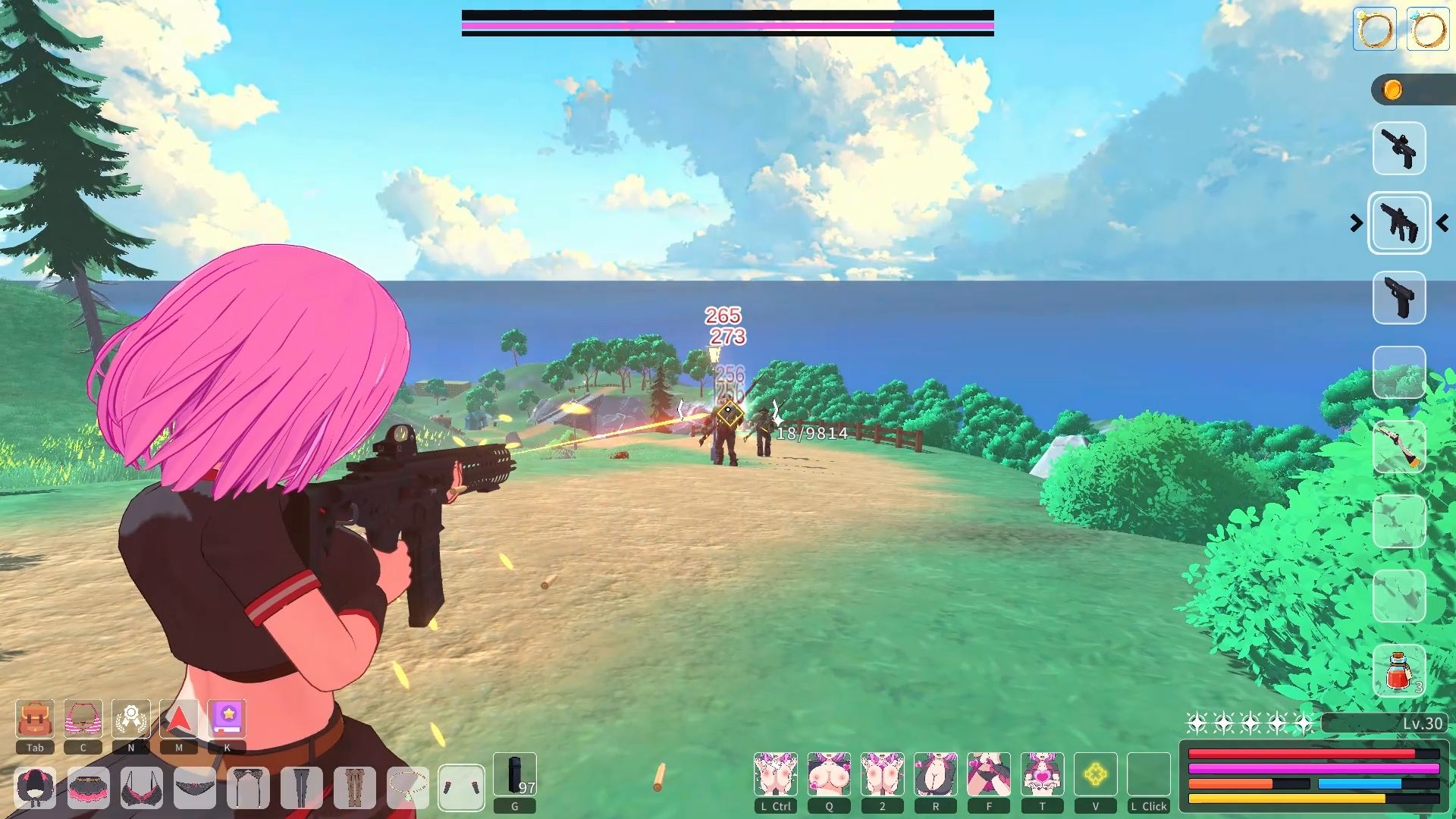Open the map with the red arrow icon
Viewport: 1456px width, 819px height.
coord(179,719)
